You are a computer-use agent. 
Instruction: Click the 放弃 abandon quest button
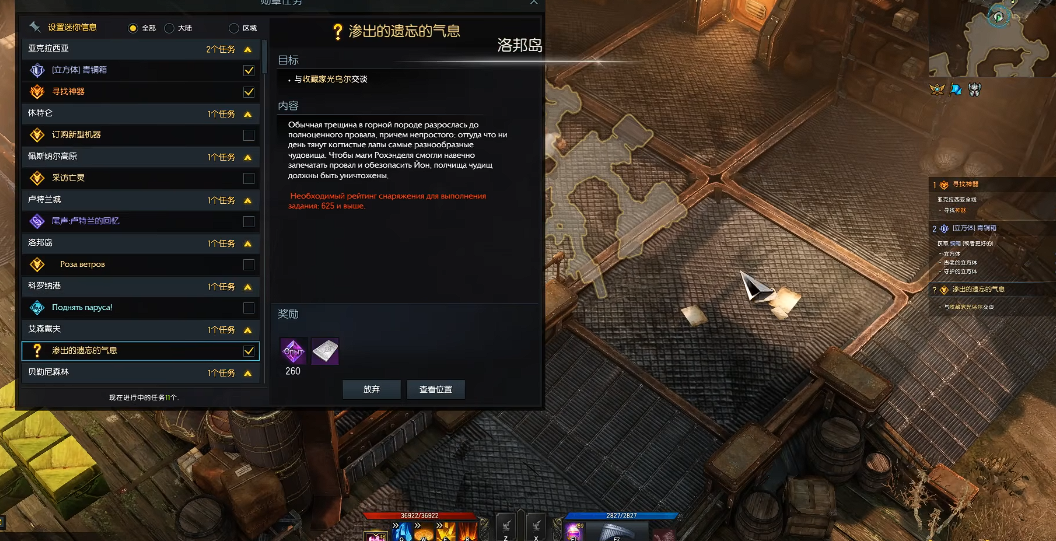371,390
